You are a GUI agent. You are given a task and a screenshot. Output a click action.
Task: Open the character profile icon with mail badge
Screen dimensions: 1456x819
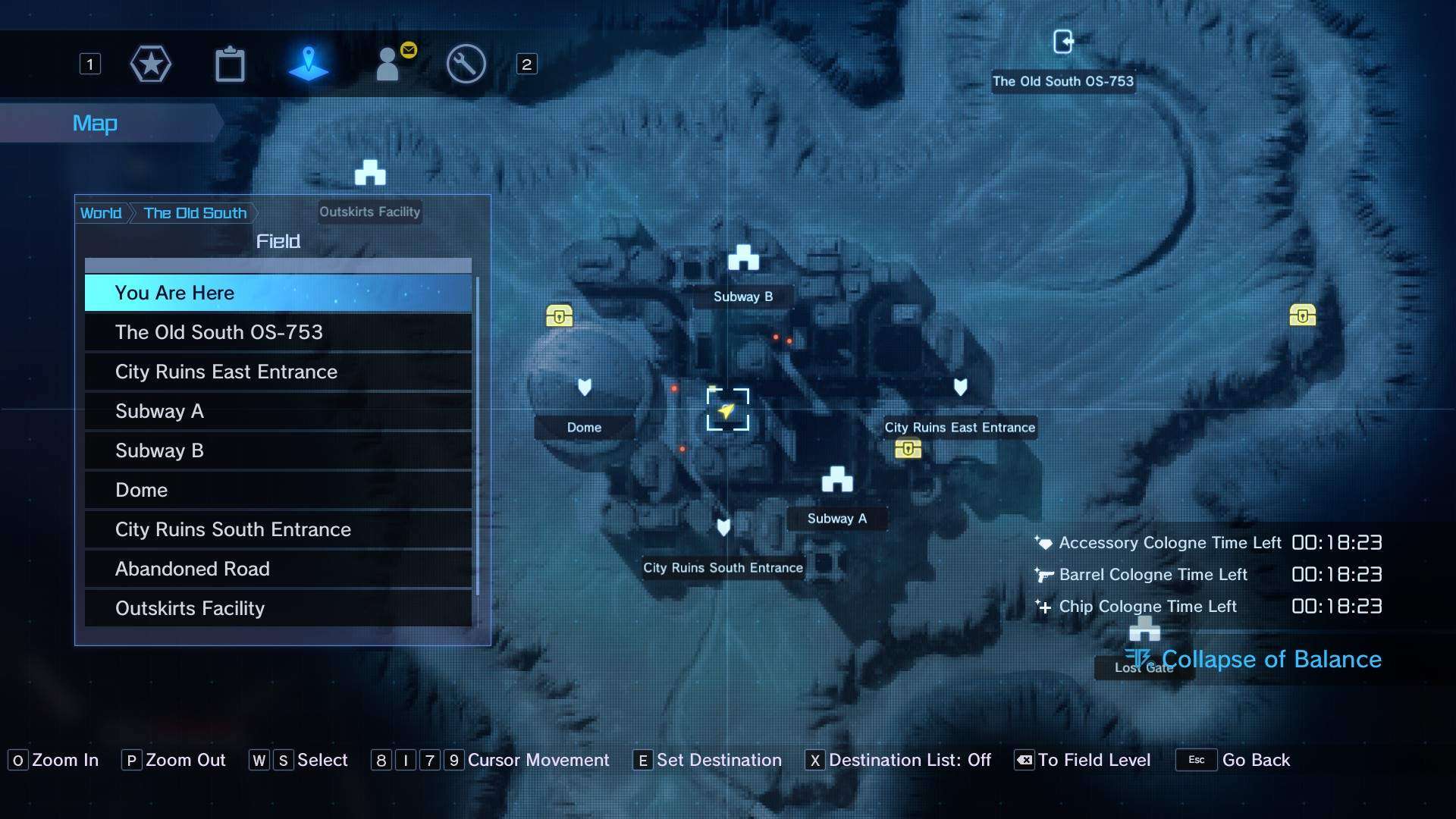(x=390, y=64)
